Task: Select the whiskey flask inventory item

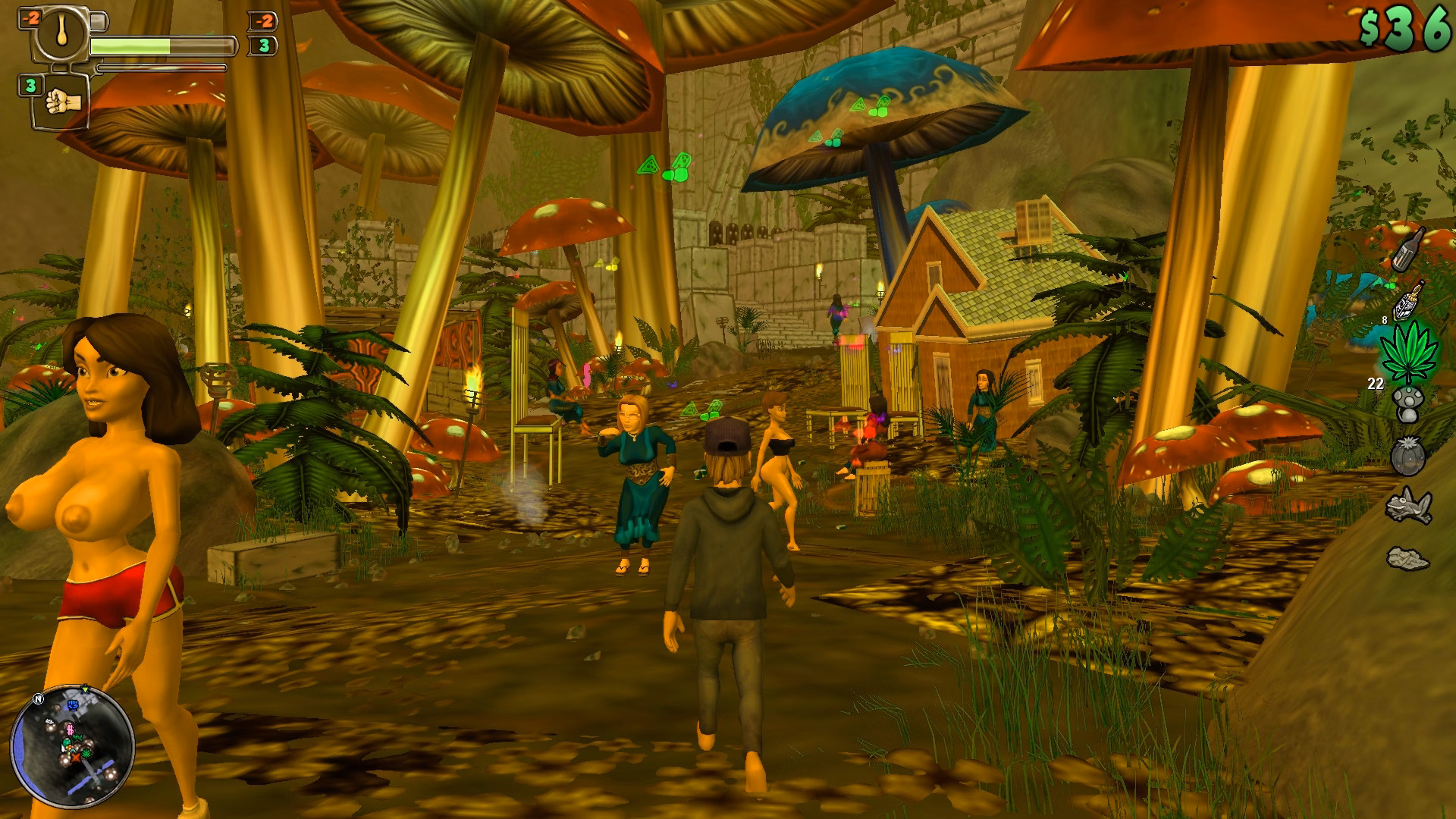Action: coord(1407,303)
